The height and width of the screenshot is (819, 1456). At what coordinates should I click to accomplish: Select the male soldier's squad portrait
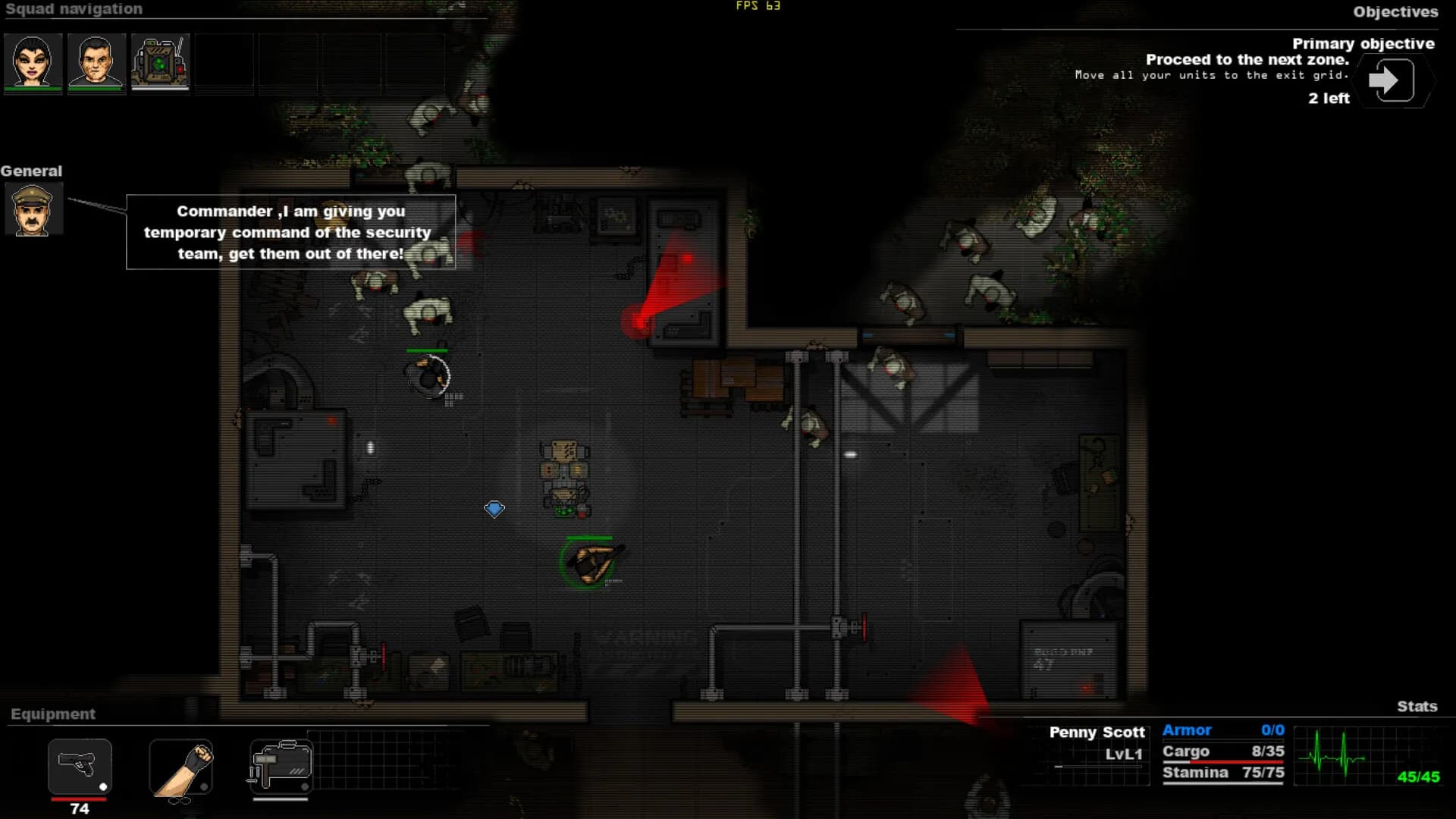(x=96, y=61)
